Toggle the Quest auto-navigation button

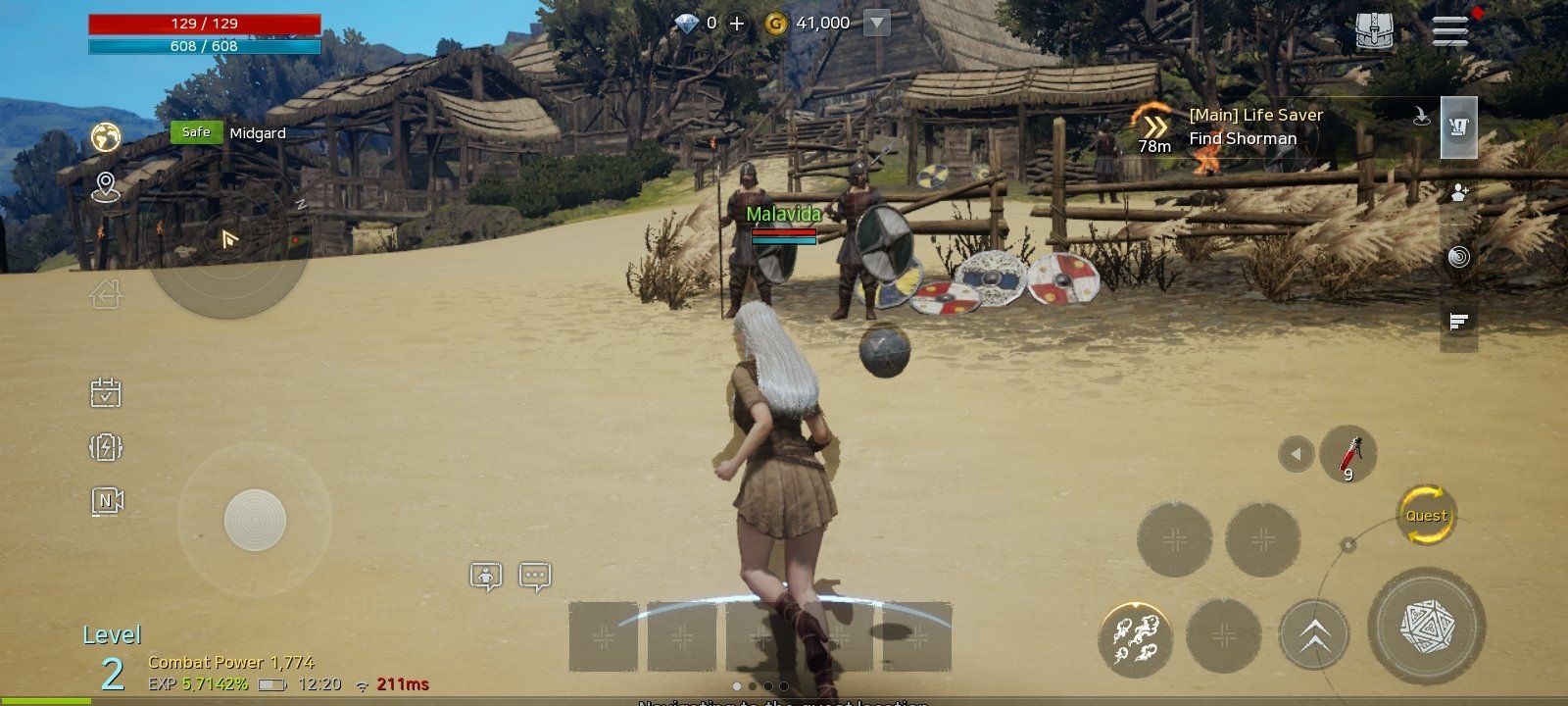pos(1426,515)
